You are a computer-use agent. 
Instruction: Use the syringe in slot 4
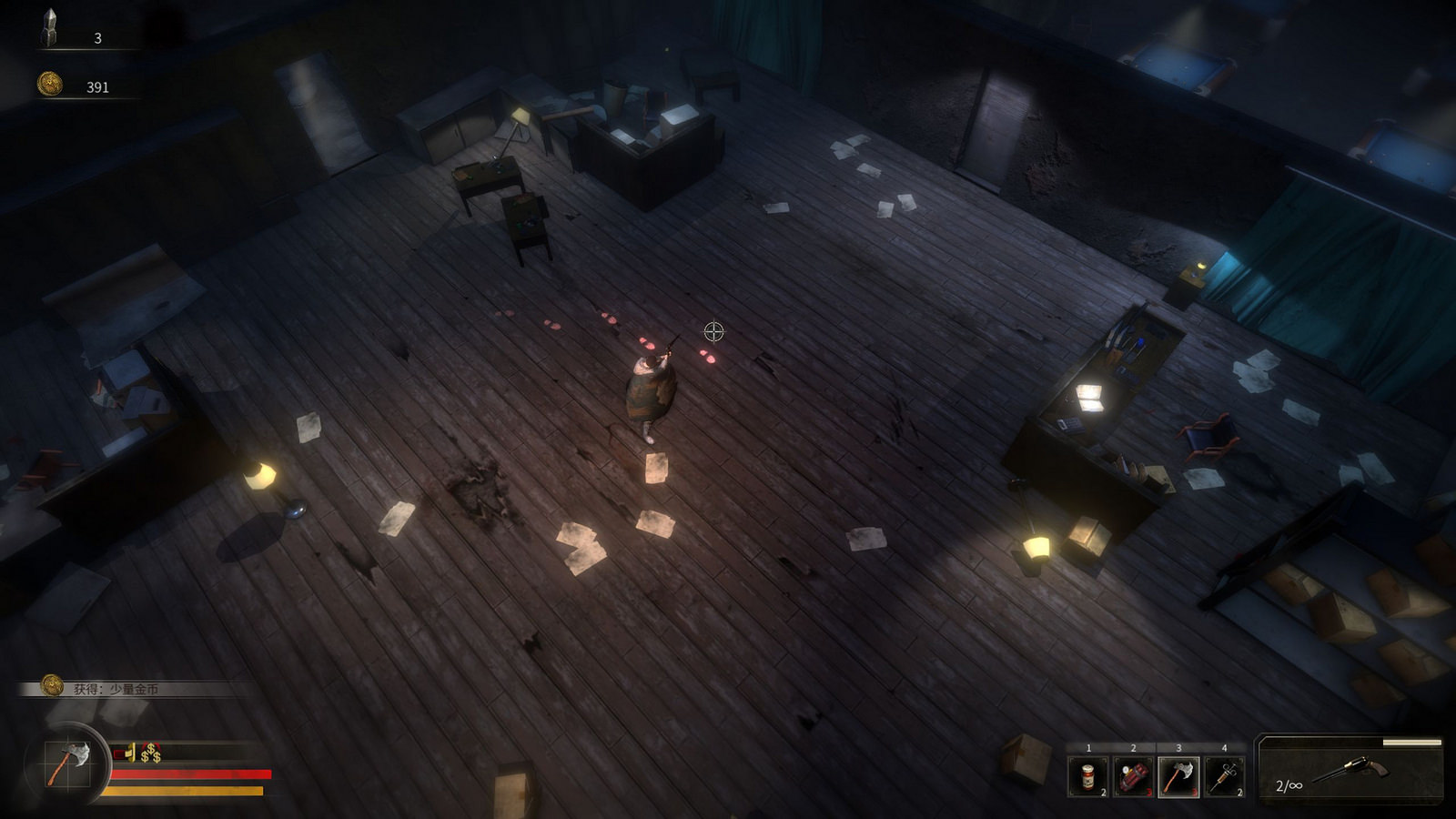point(1224,776)
